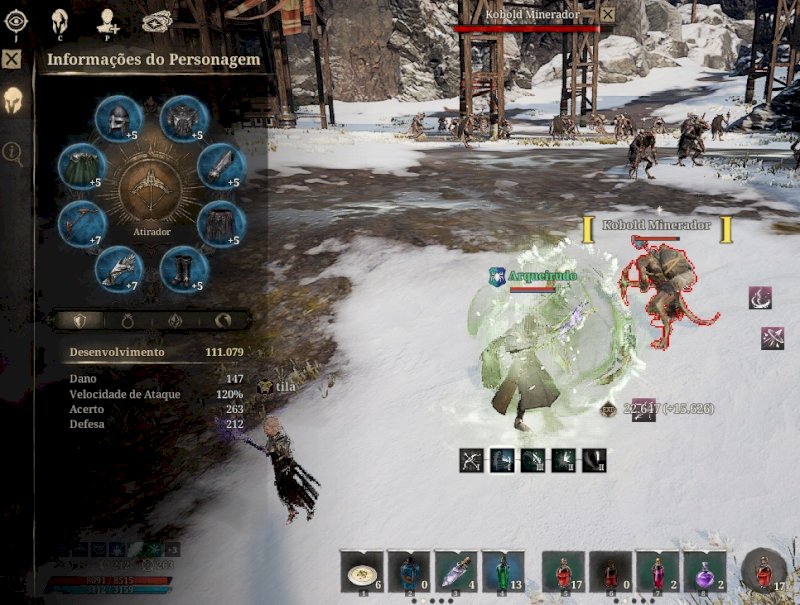Use the green potion with 13 charges
This screenshot has width=800, height=605.
coord(501,573)
